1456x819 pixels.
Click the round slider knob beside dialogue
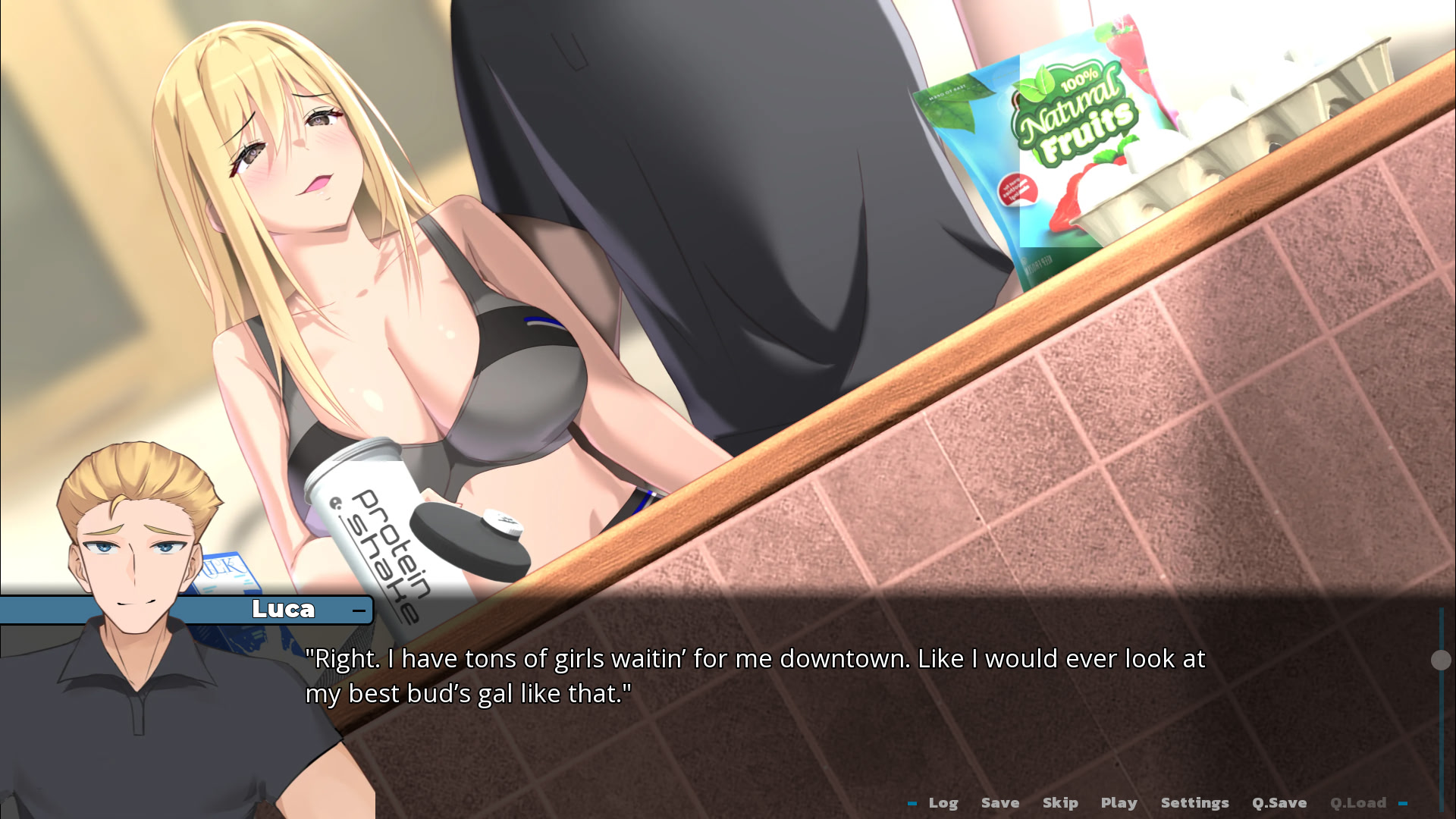(1441, 660)
